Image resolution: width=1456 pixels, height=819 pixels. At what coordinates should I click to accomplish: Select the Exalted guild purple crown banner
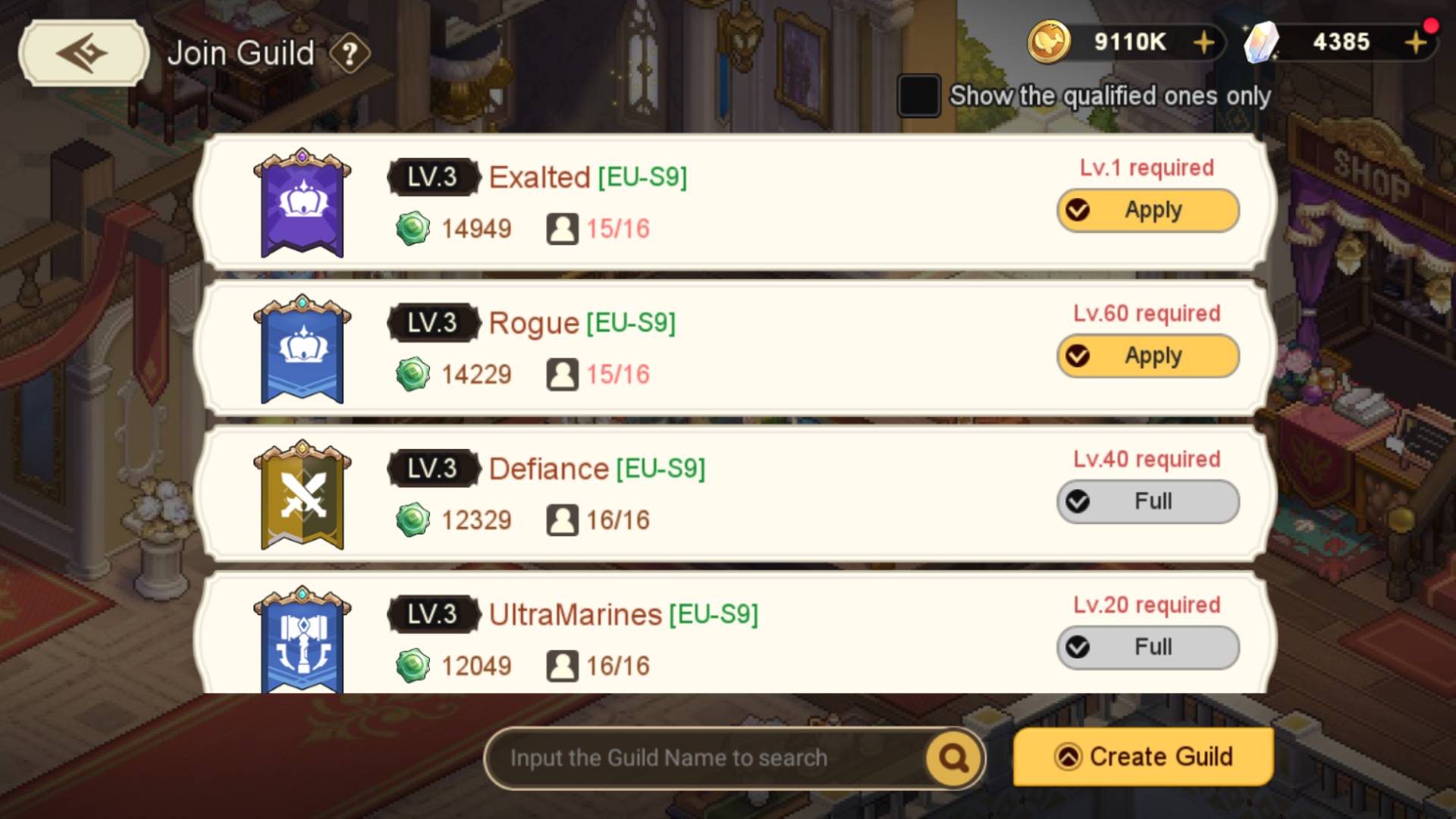tap(302, 203)
